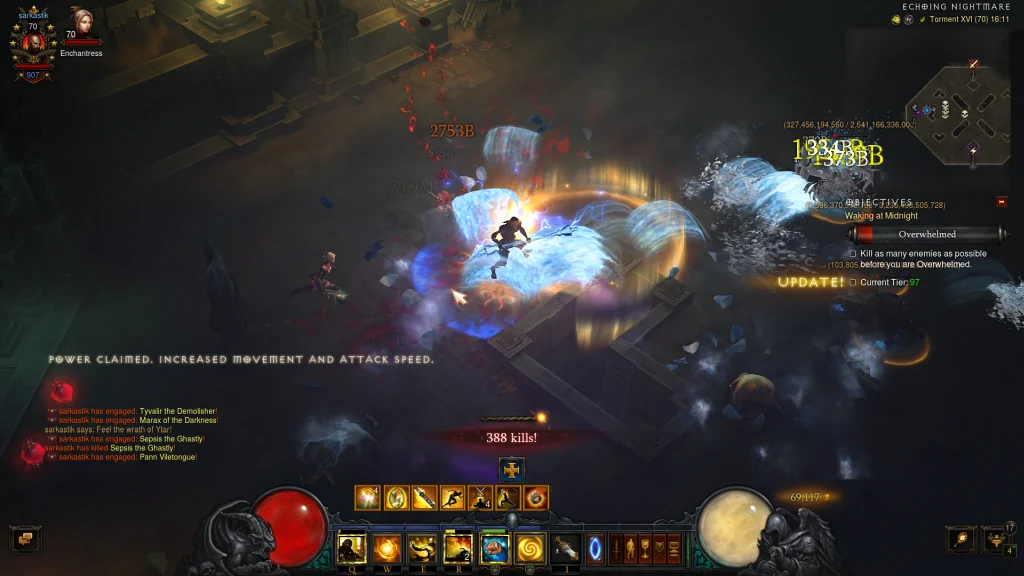Activate the golden spiral skill slot
The height and width of the screenshot is (576, 1024).
click(529, 548)
